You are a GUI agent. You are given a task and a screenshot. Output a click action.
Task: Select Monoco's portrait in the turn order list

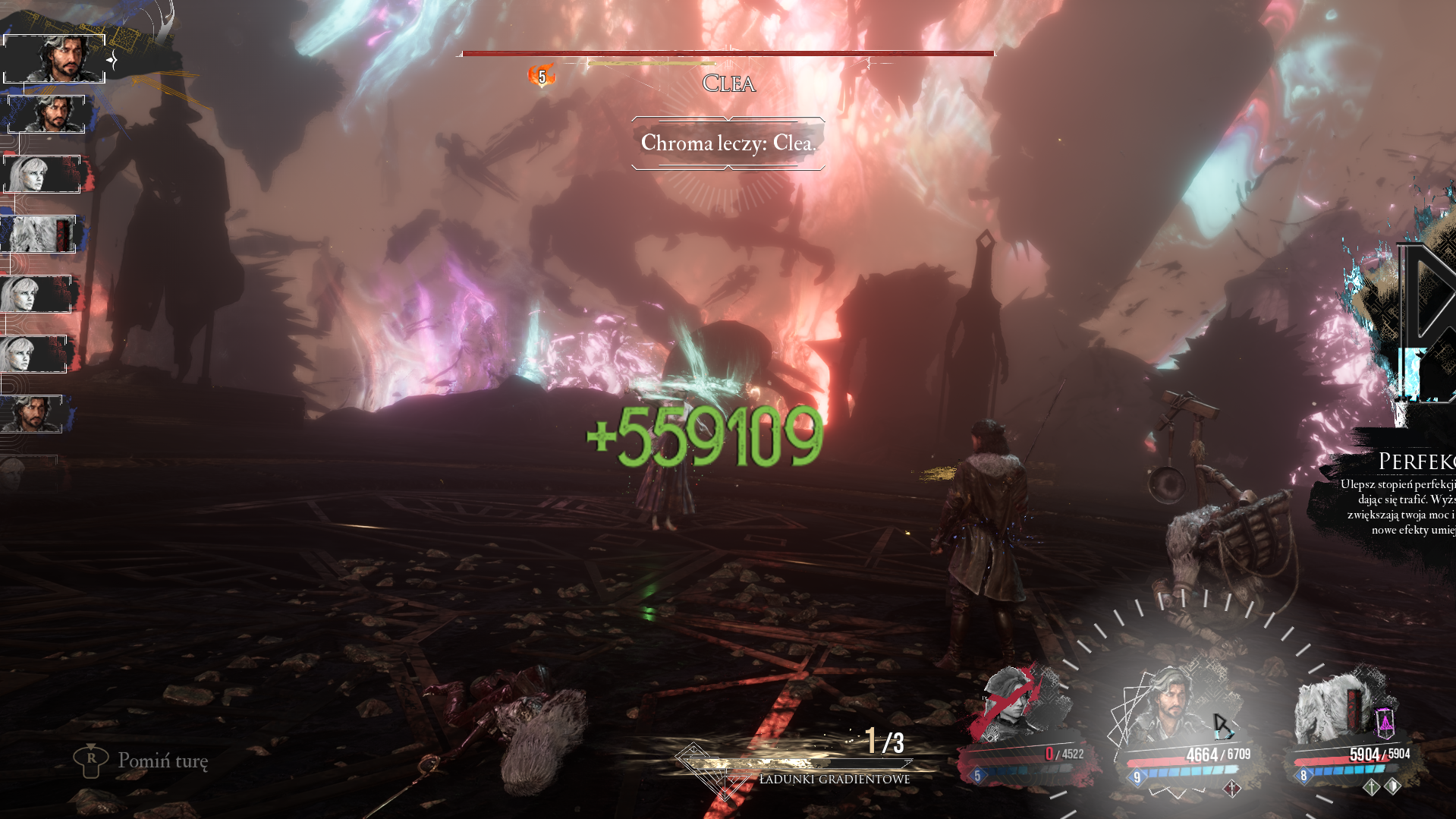click(x=39, y=234)
